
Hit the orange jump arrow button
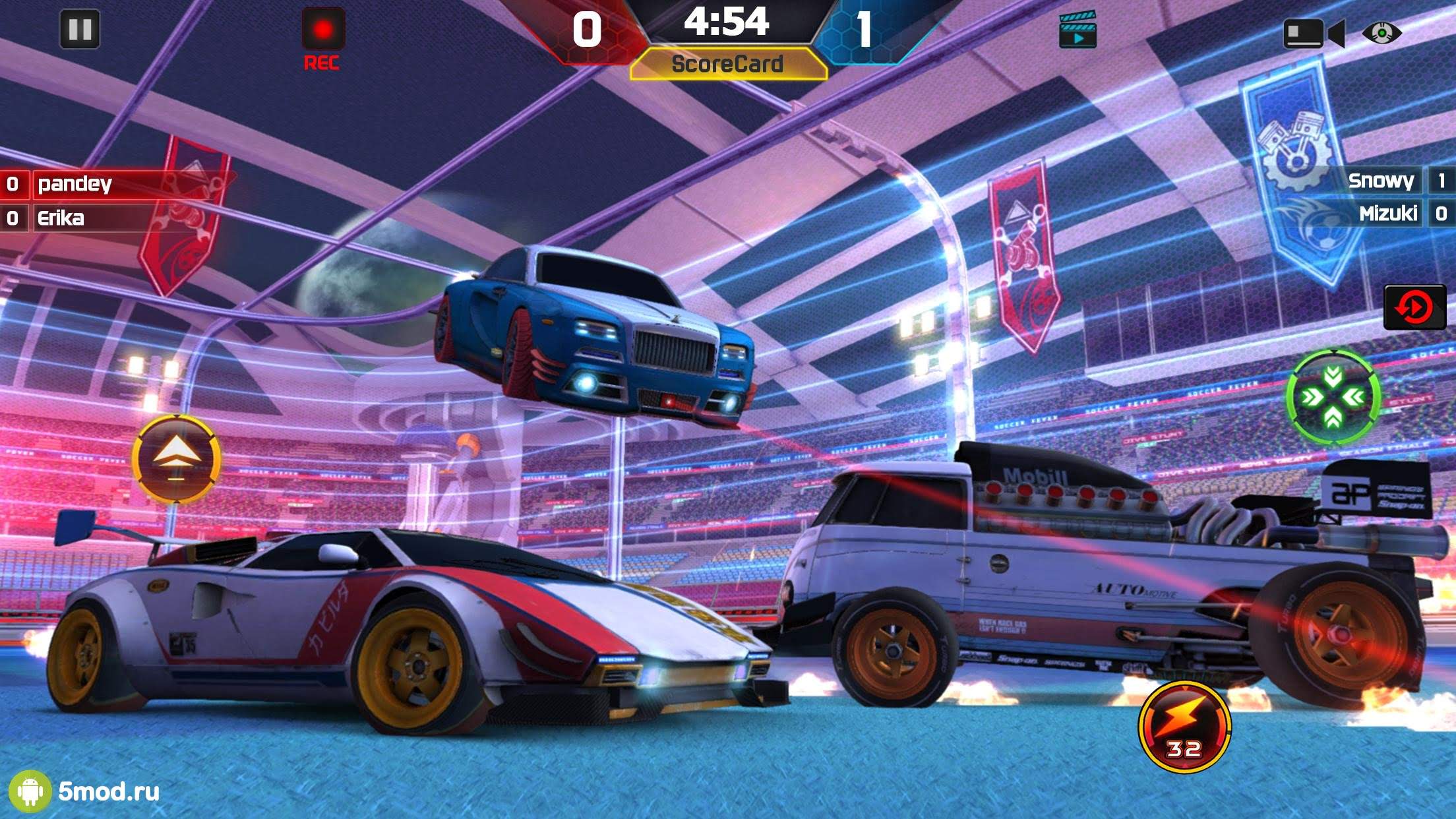tap(176, 459)
